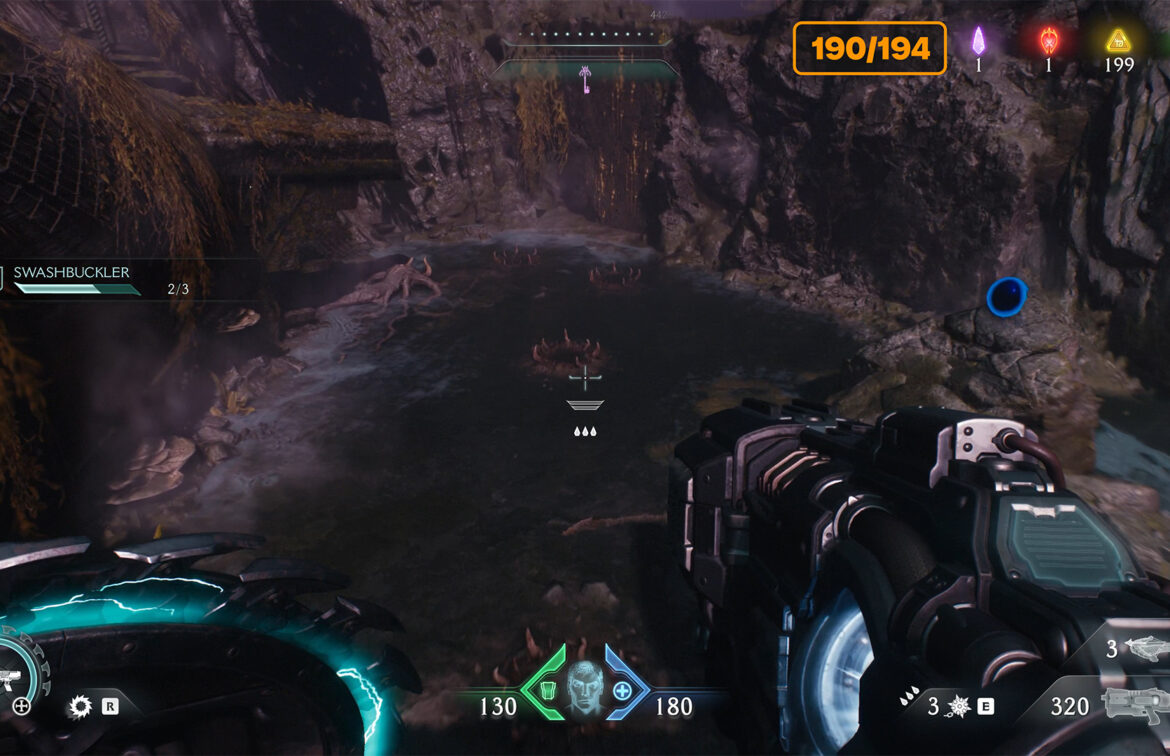Activate the sawblade gear ability icon
This screenshot has height=756, width=1170.
(79, 707)
